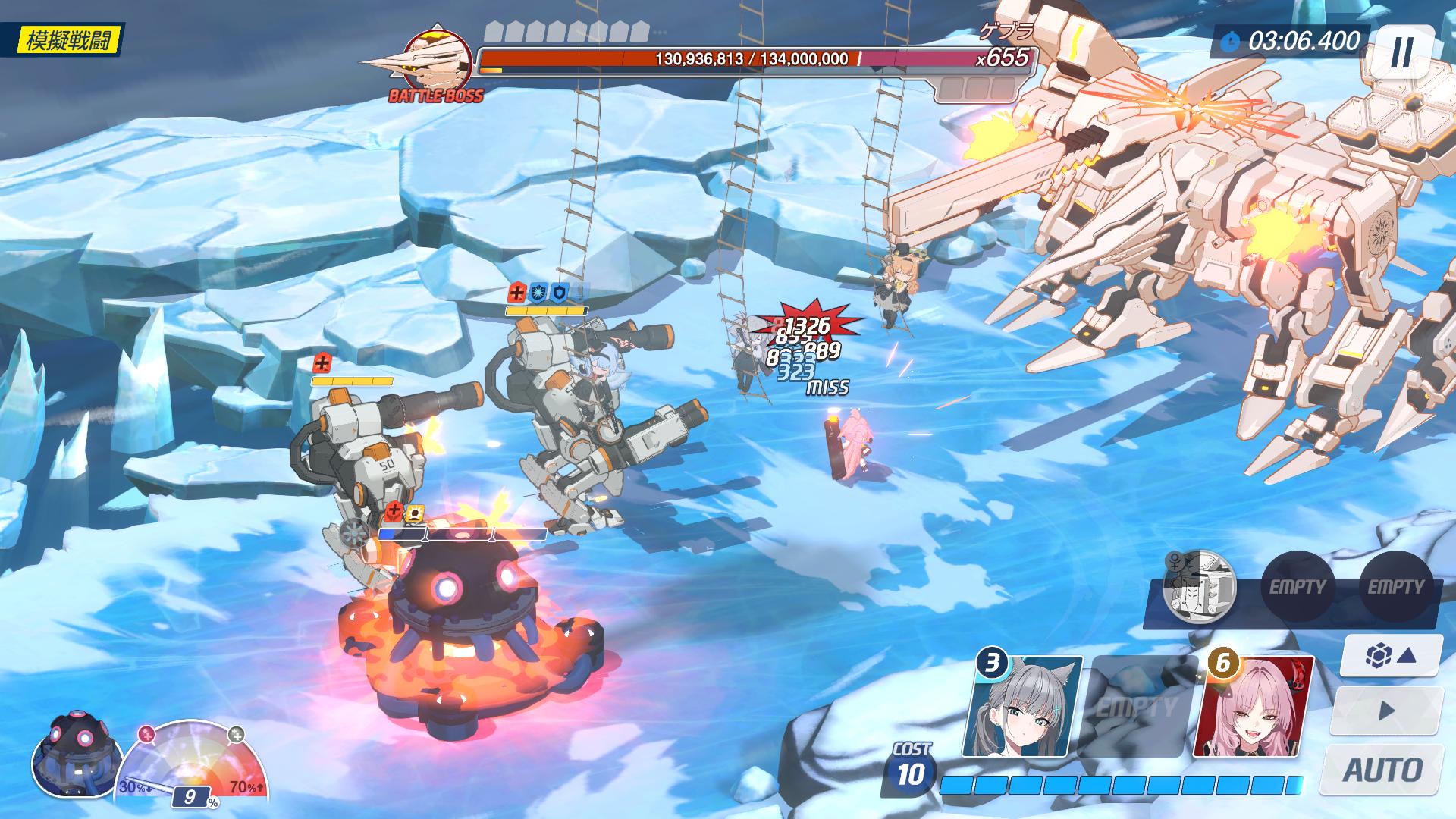Screen dimensions: 1456x819
Task: Toggle AUTO battle mode
Action: tap(1382, 770)
